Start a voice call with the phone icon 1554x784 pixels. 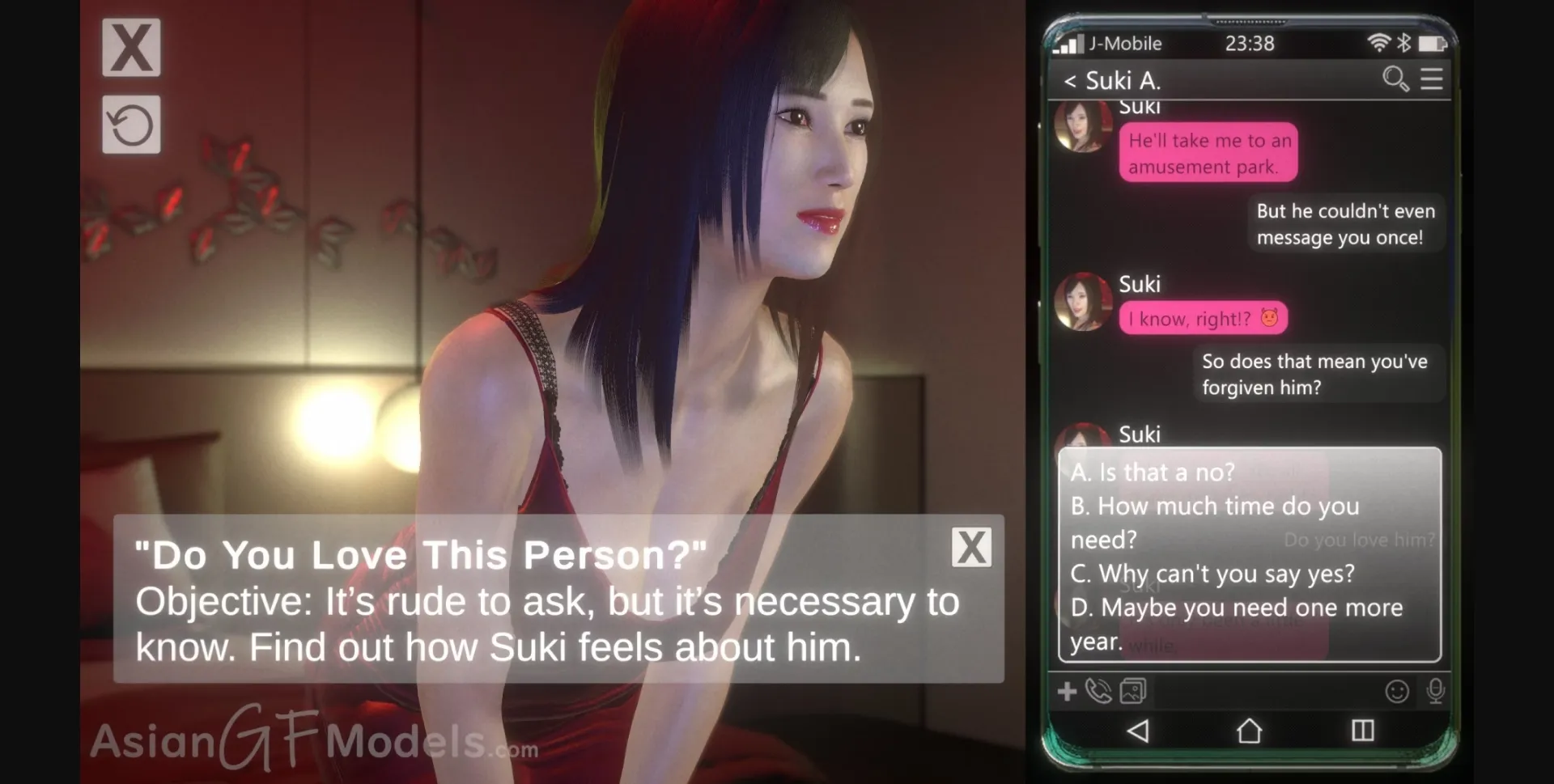tap(1101, 693)
